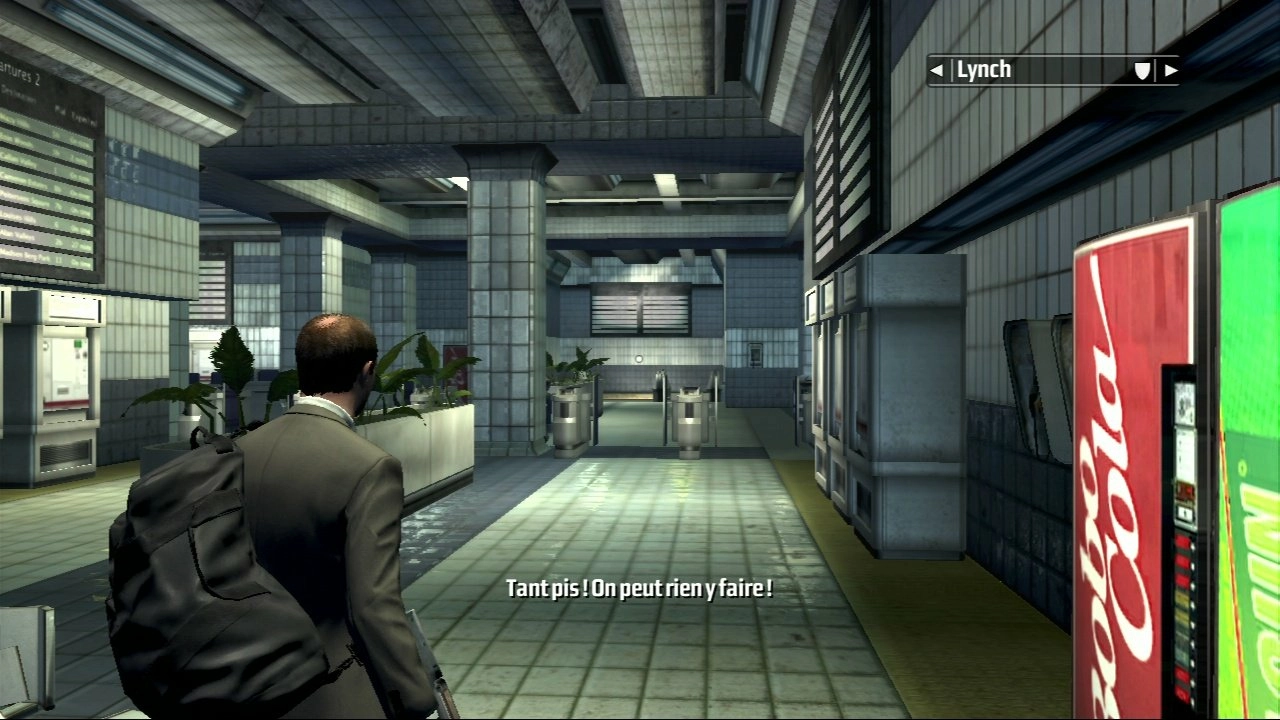Screen dimensions: 1280x720
Task: Select the Lynch squad member label
Action: 984,70
